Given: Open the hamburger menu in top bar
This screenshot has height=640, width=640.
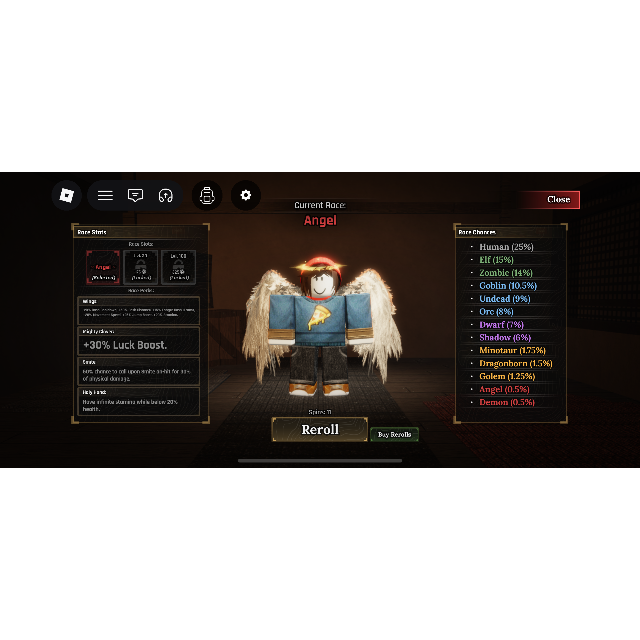Looking at the screenshot, I should (105, 195).
